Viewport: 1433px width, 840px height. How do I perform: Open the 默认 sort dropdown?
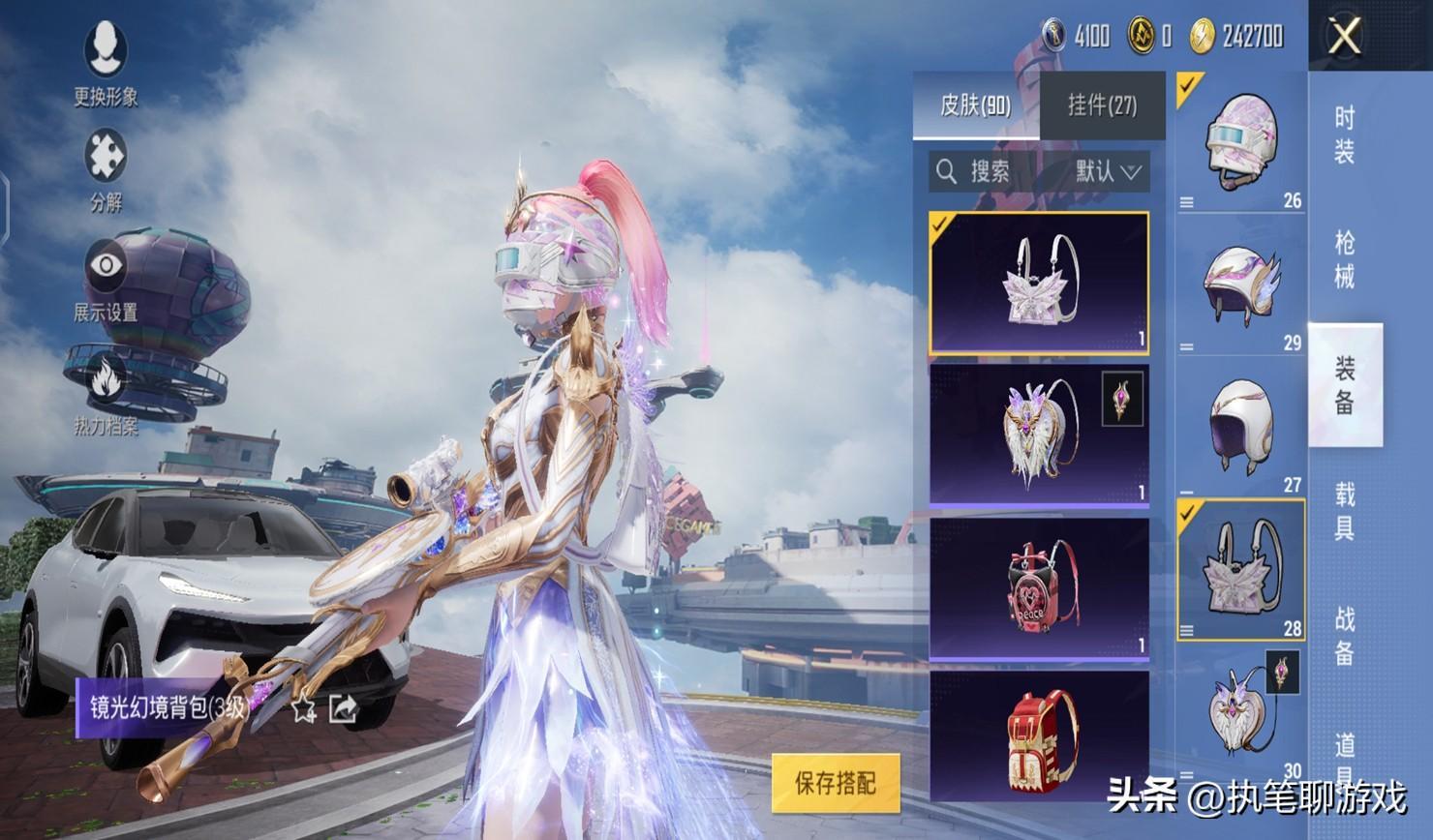(1109, 172)
